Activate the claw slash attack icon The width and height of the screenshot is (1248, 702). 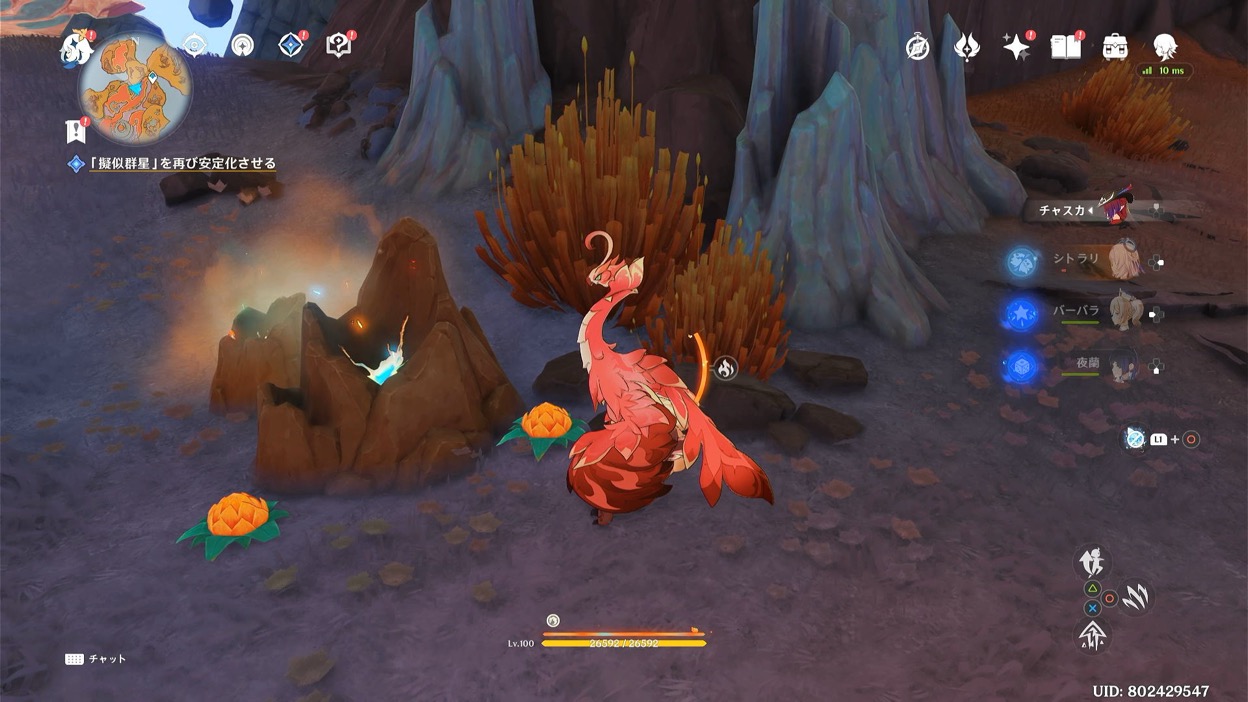click(x=1134, y=598)
